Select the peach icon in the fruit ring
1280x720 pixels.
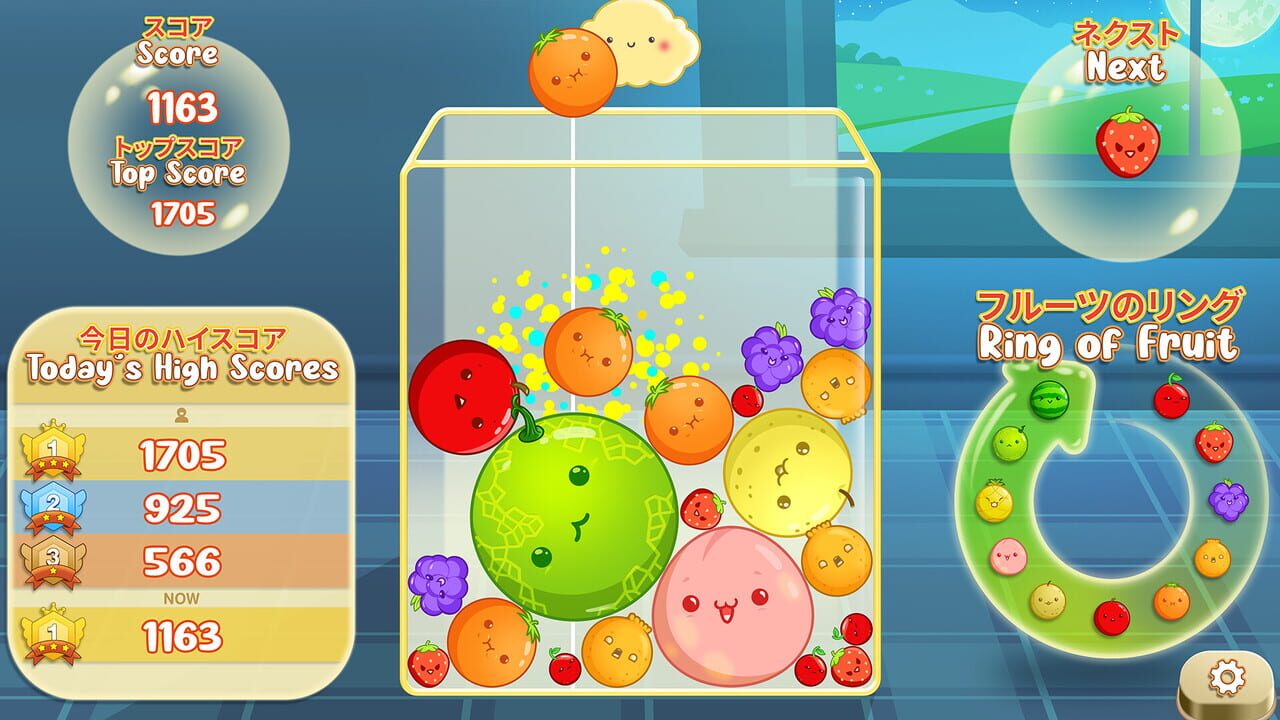(1008, 554)
